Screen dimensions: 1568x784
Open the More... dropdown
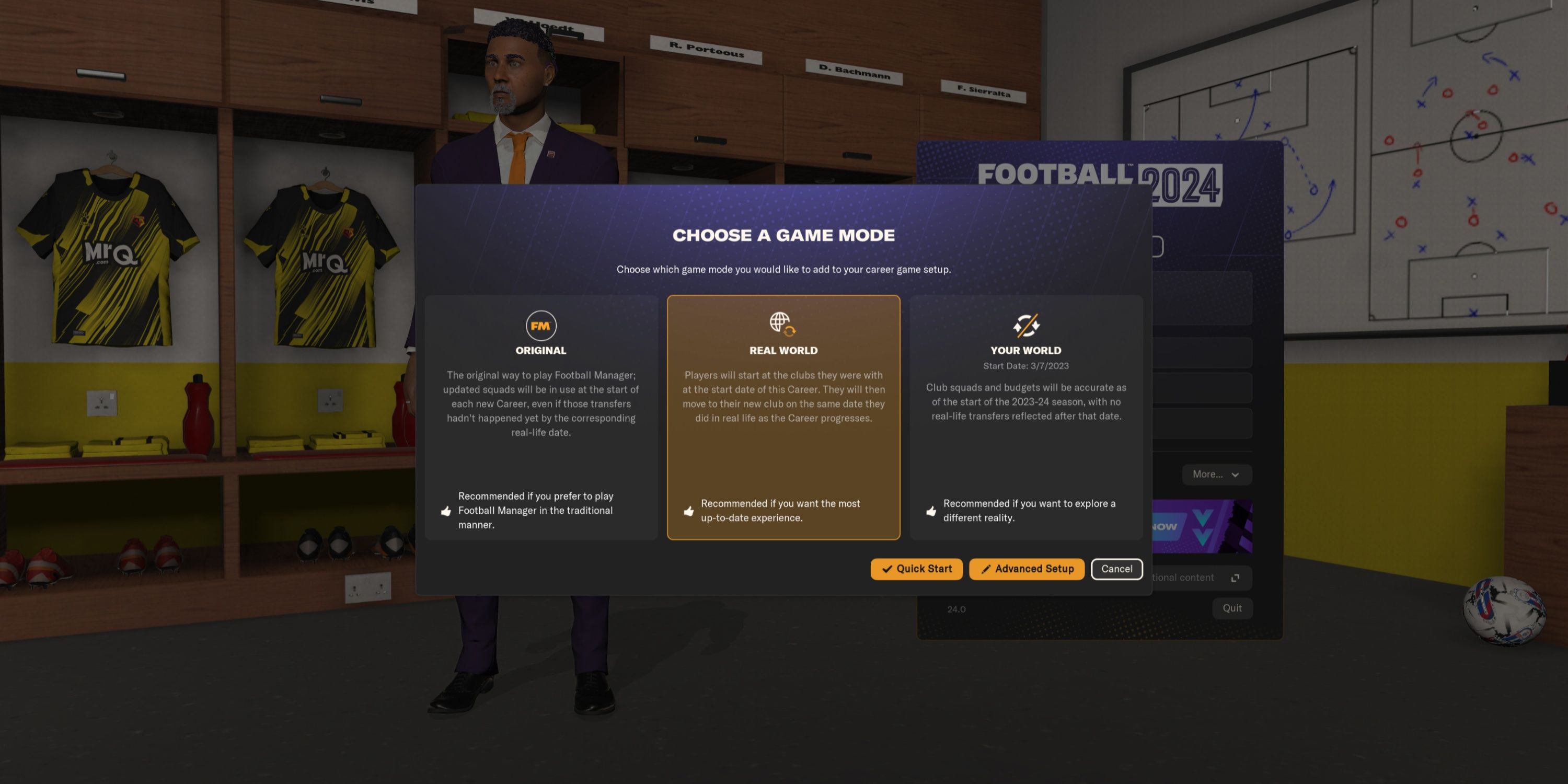coord(1216,474)
